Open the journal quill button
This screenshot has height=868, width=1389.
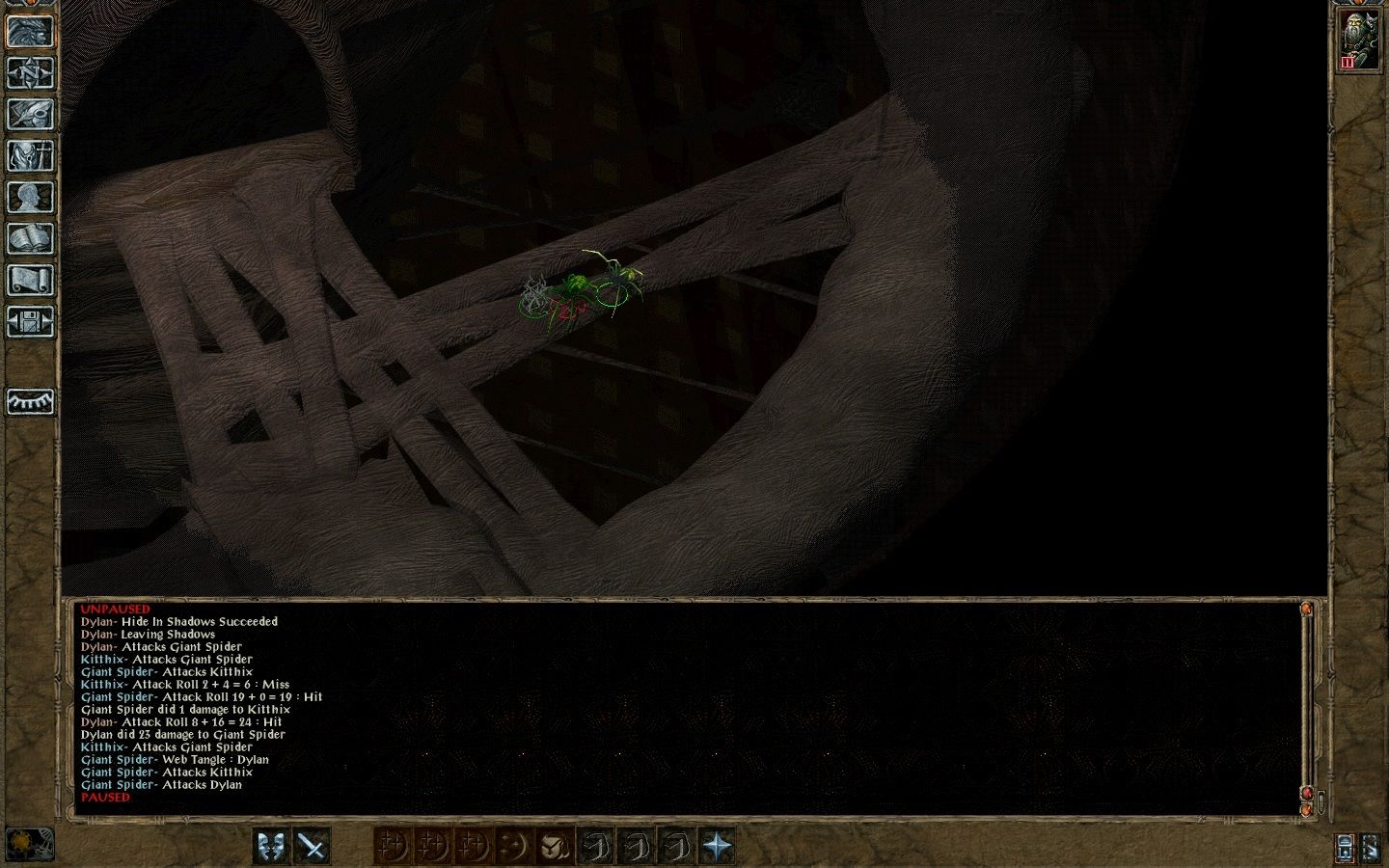pyautogui.click(x=30, y=115)
